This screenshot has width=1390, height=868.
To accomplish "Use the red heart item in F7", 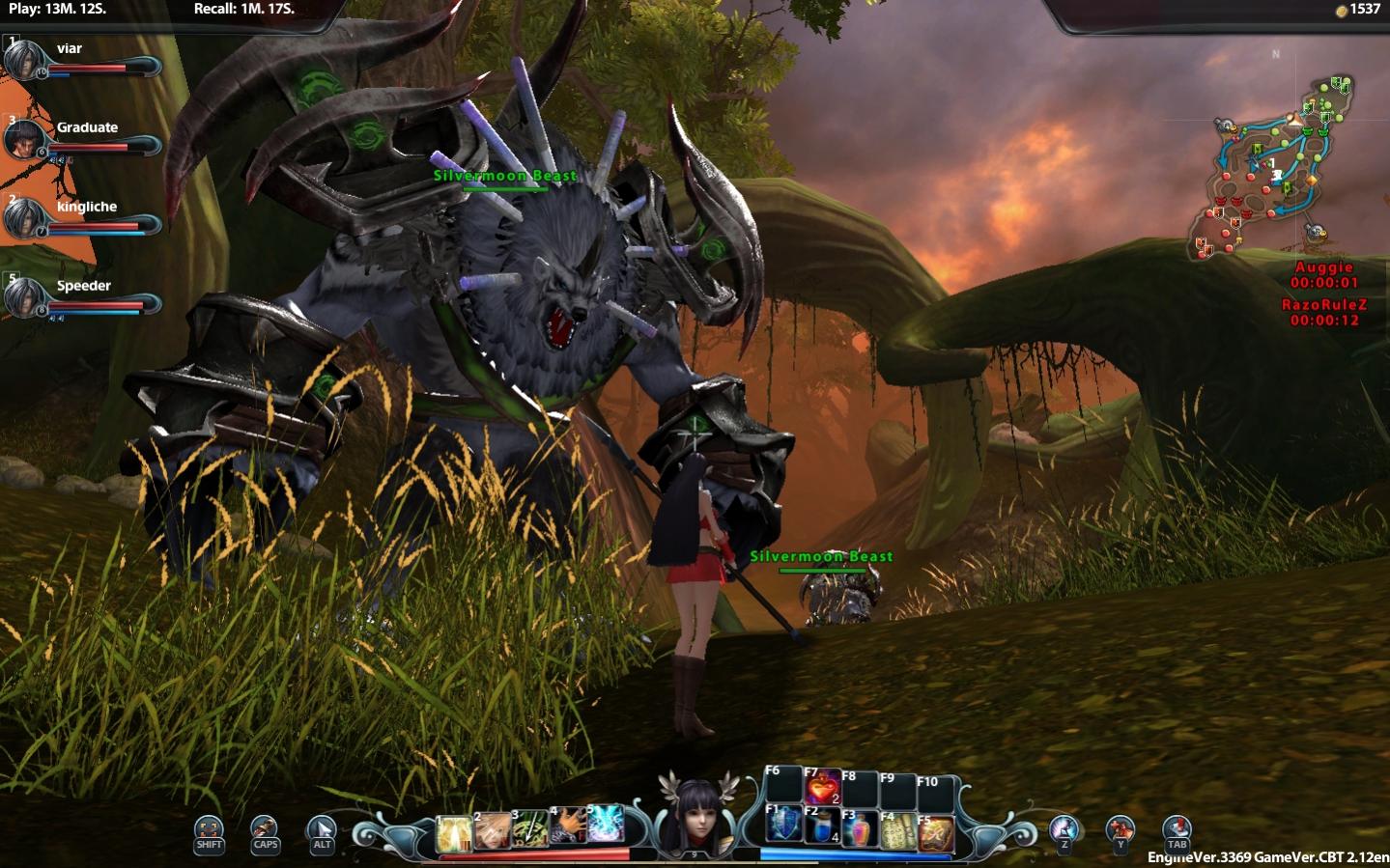I will click(822, 788).
